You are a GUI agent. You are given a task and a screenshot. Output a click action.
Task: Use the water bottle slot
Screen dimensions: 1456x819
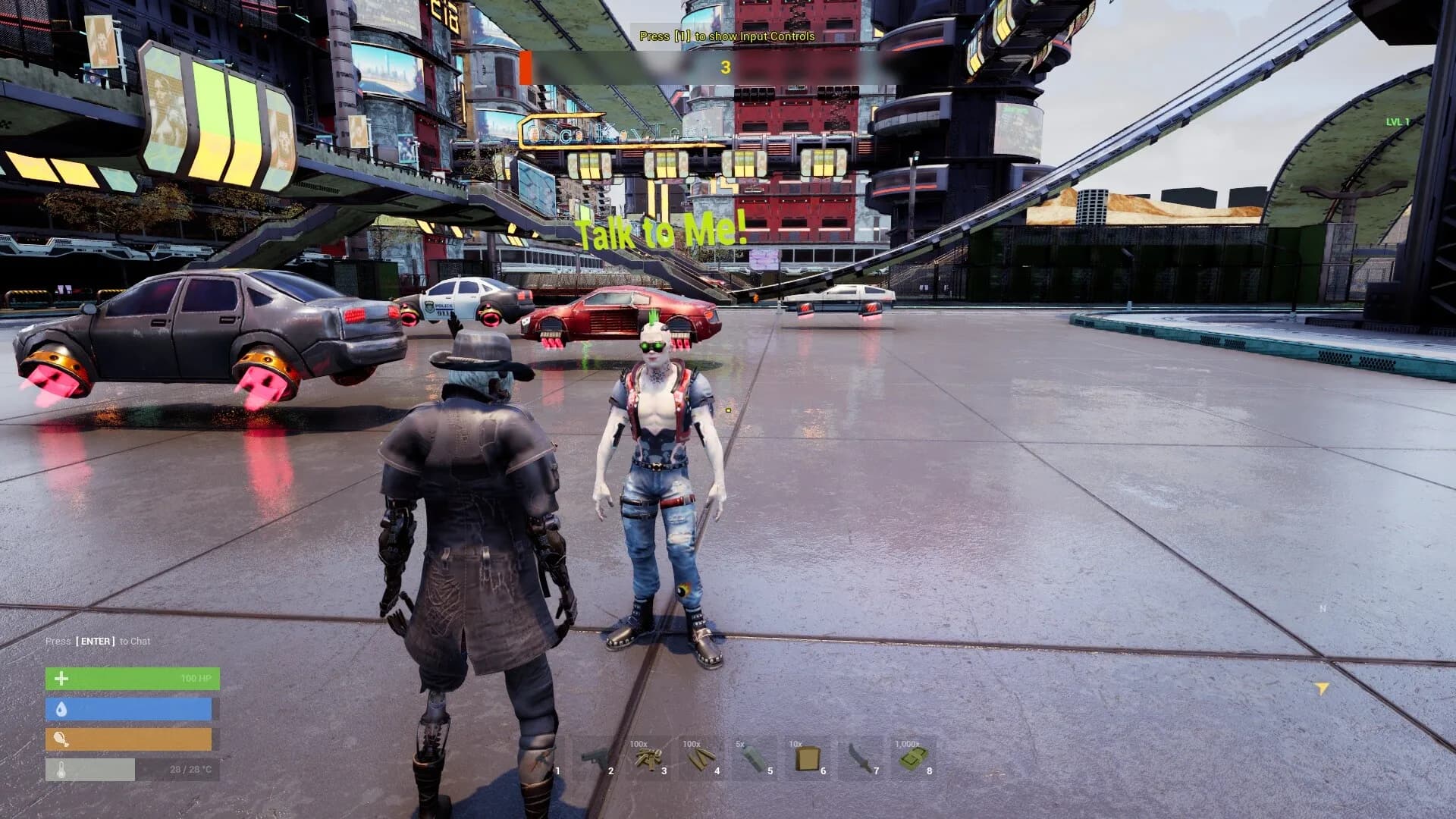755,758
